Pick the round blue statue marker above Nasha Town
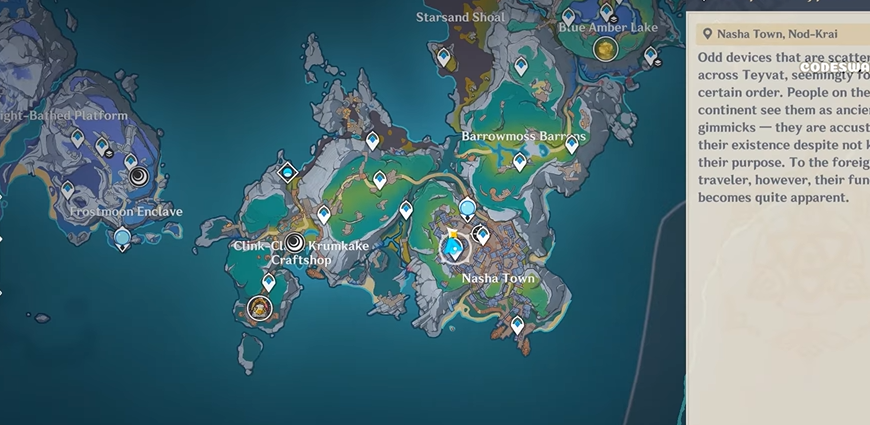Image resolution: width=870 pixels, height=425 pixels. (467, 209)
